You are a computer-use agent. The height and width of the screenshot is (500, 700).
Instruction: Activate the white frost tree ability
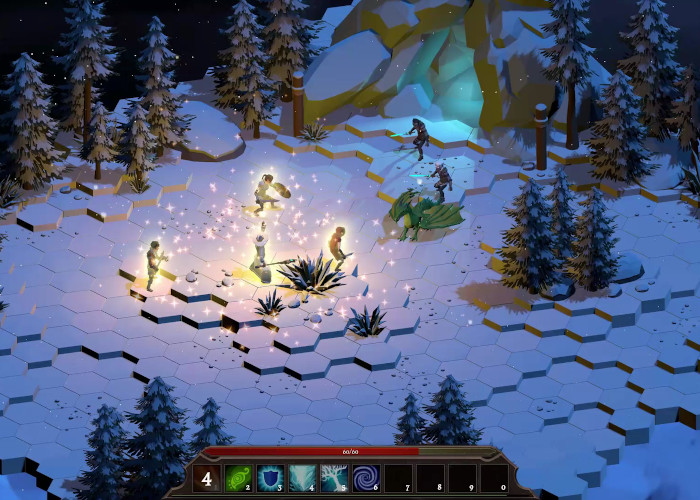(x=334, y=479)
